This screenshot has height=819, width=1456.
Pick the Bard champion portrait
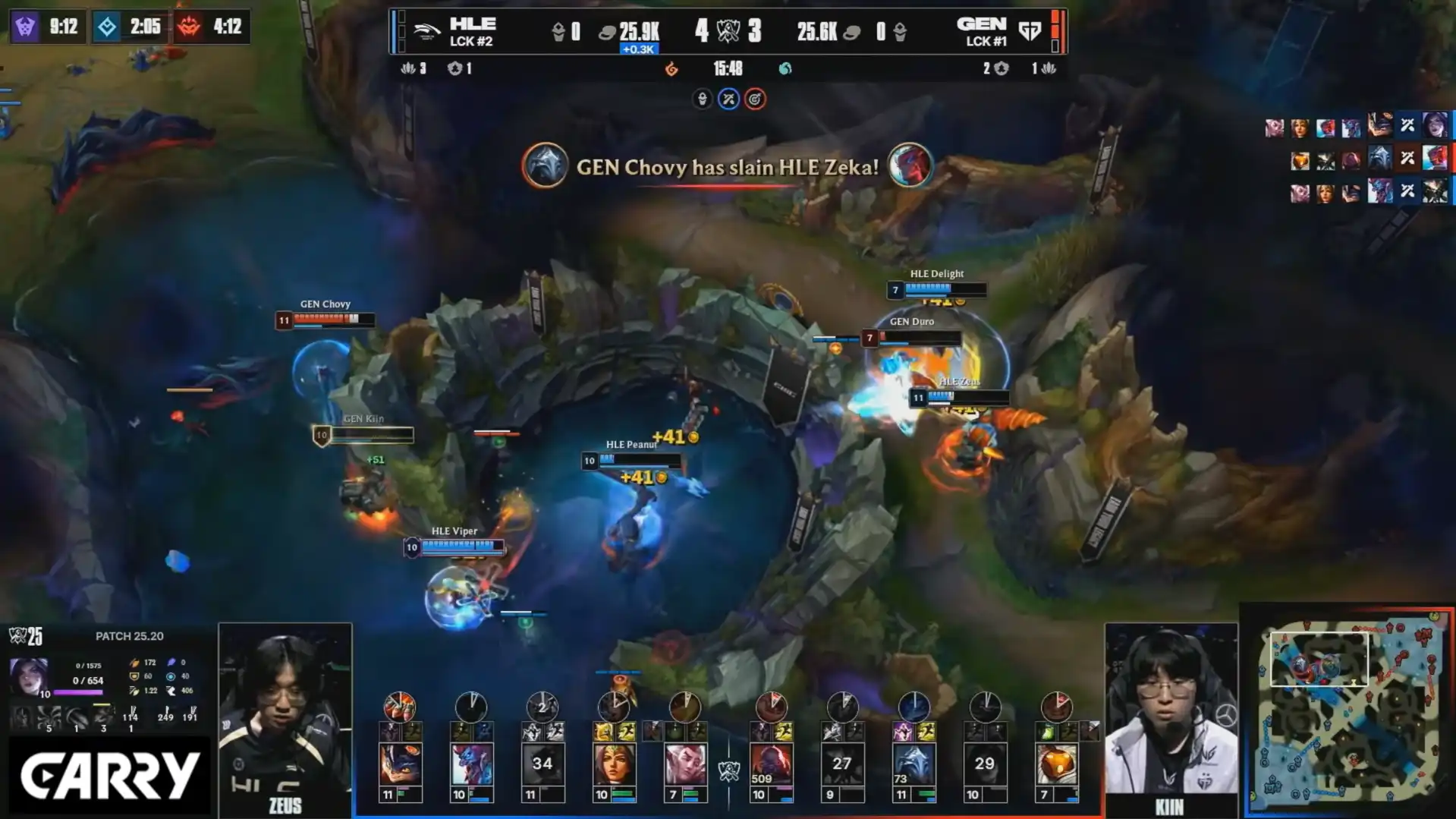click(1056, 764)
